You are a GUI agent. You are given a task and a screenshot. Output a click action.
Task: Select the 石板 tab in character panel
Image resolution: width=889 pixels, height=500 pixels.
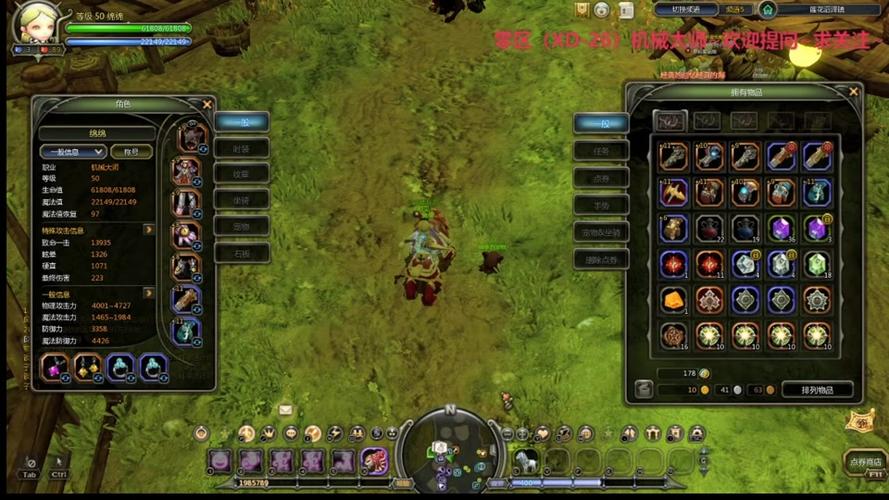[x=241, y=252]
